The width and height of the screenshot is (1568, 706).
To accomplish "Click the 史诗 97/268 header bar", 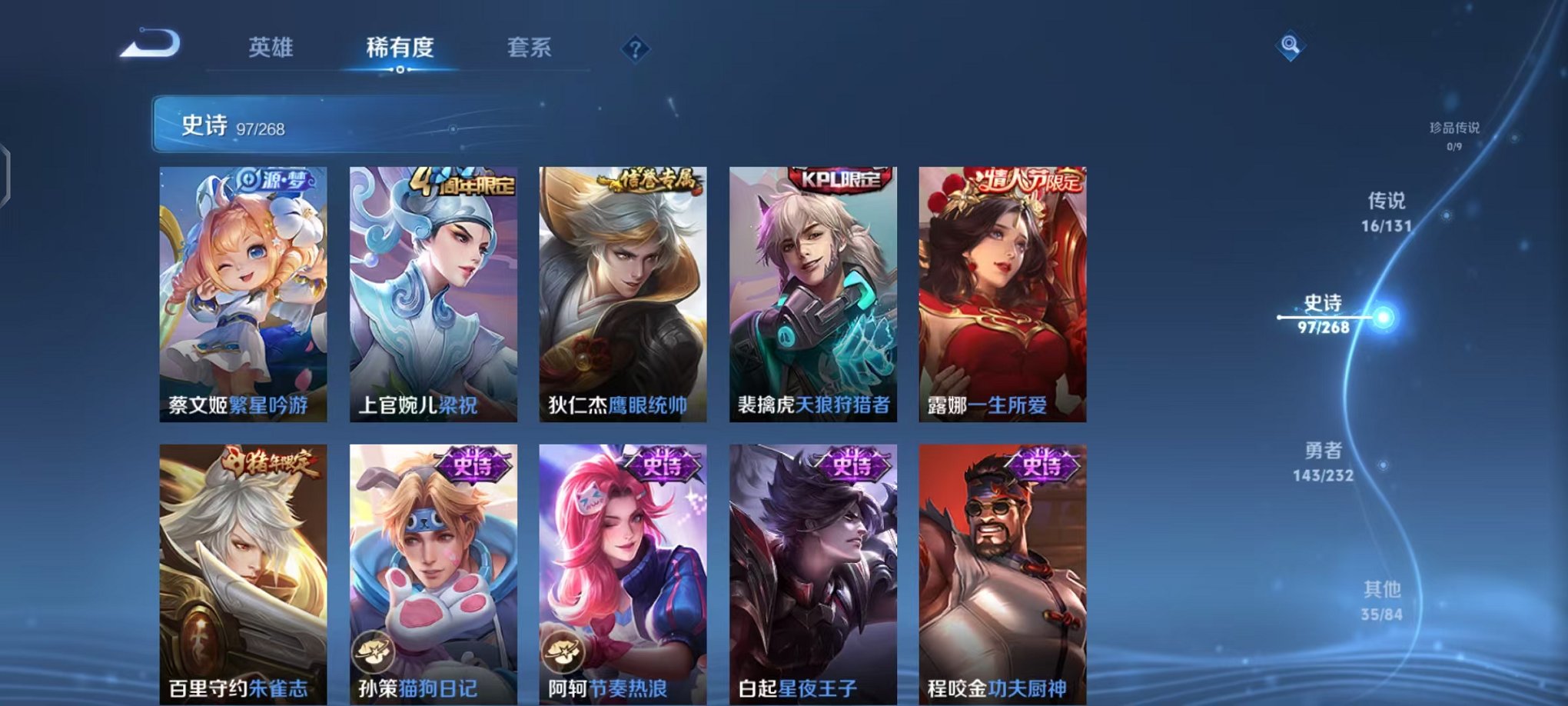I will [300, 125].
